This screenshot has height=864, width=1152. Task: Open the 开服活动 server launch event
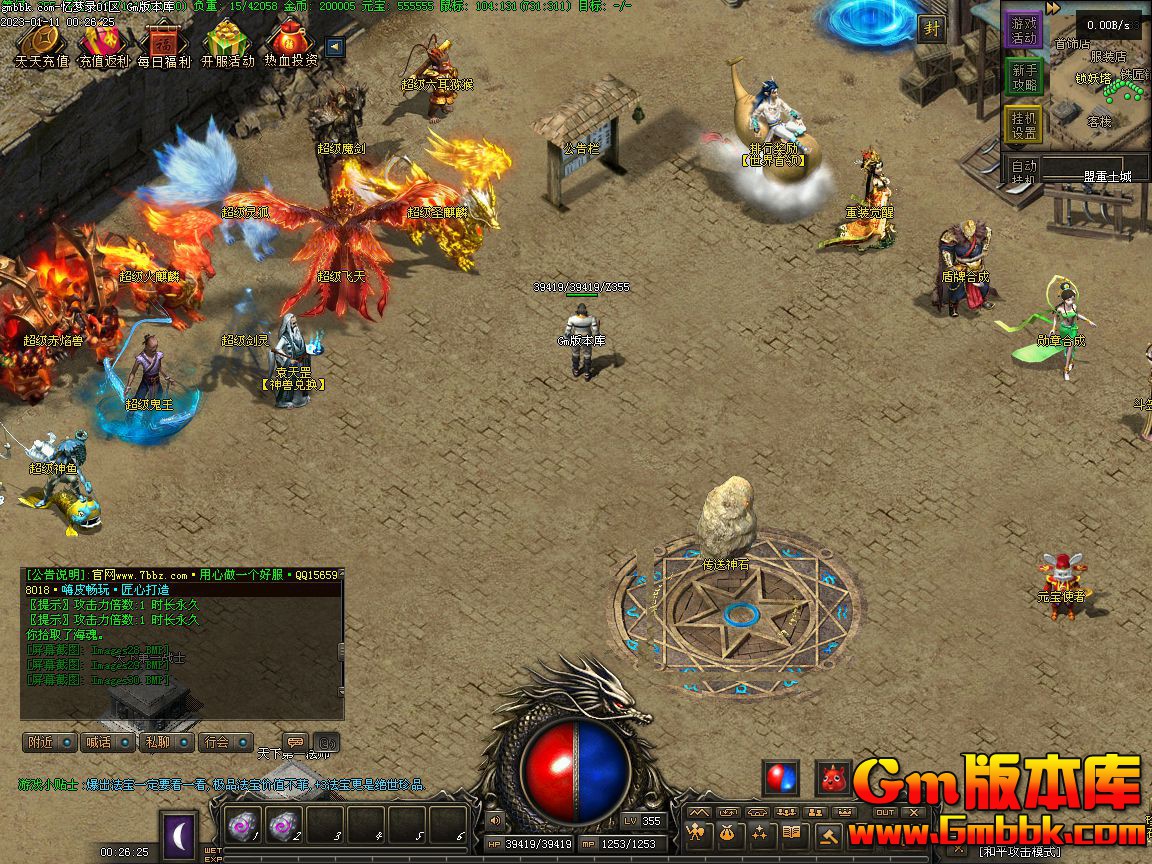coord(228,44)
